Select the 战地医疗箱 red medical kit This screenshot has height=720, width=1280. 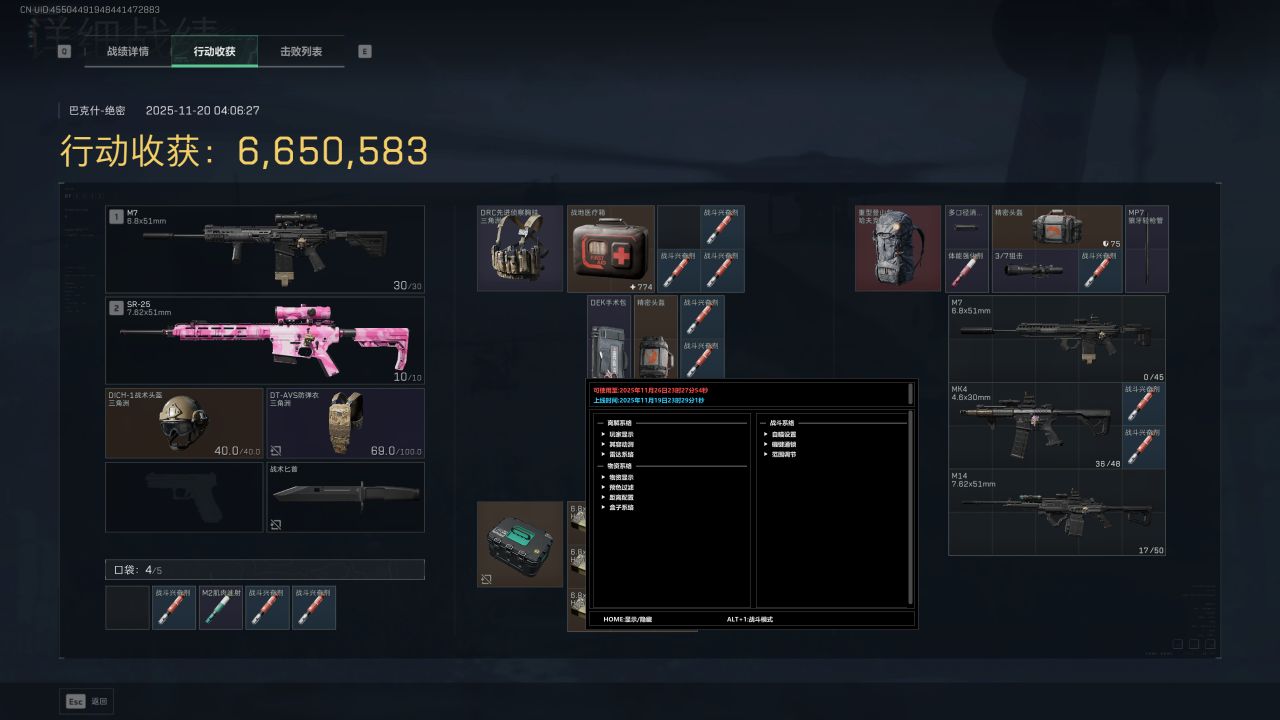pyautogui.click(x=611, y=249)
